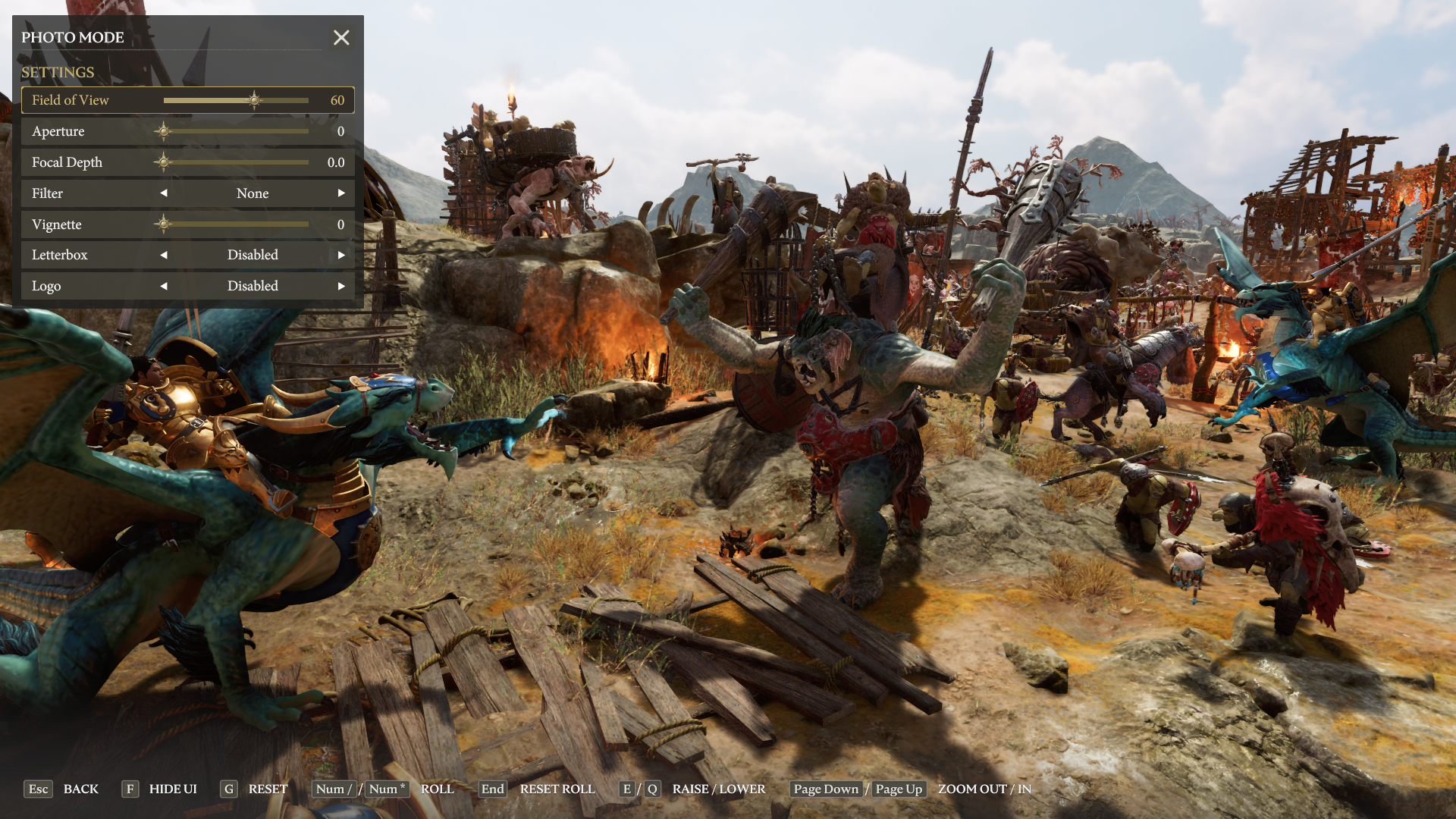The height and width of the screenshot is (819, 1456).
Task: Select the previous Filter option
Action: (164, 193)
